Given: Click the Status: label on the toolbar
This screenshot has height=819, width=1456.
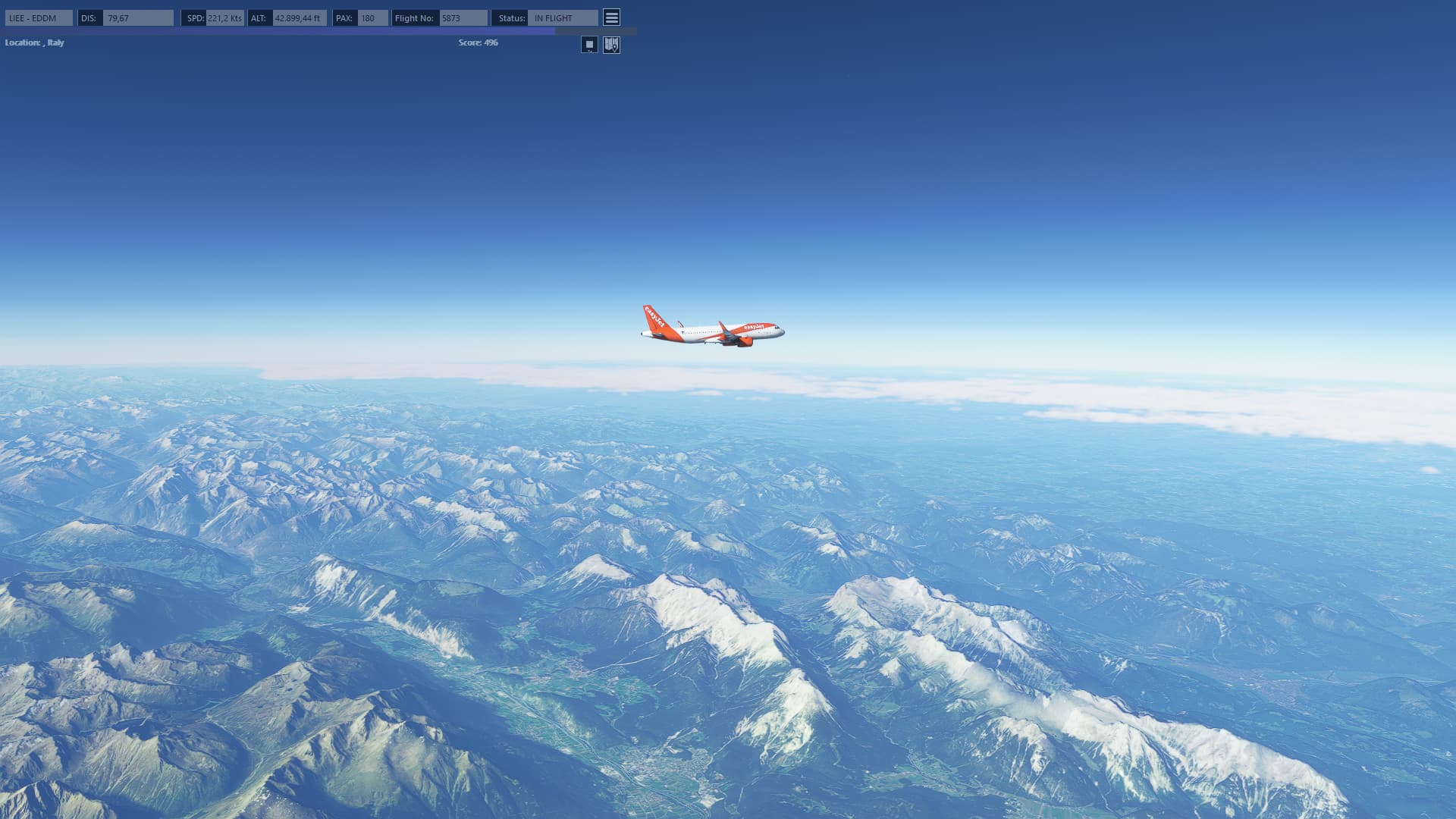Looking at the screenshot, I should pyautogui.click(x=510, y=17).
